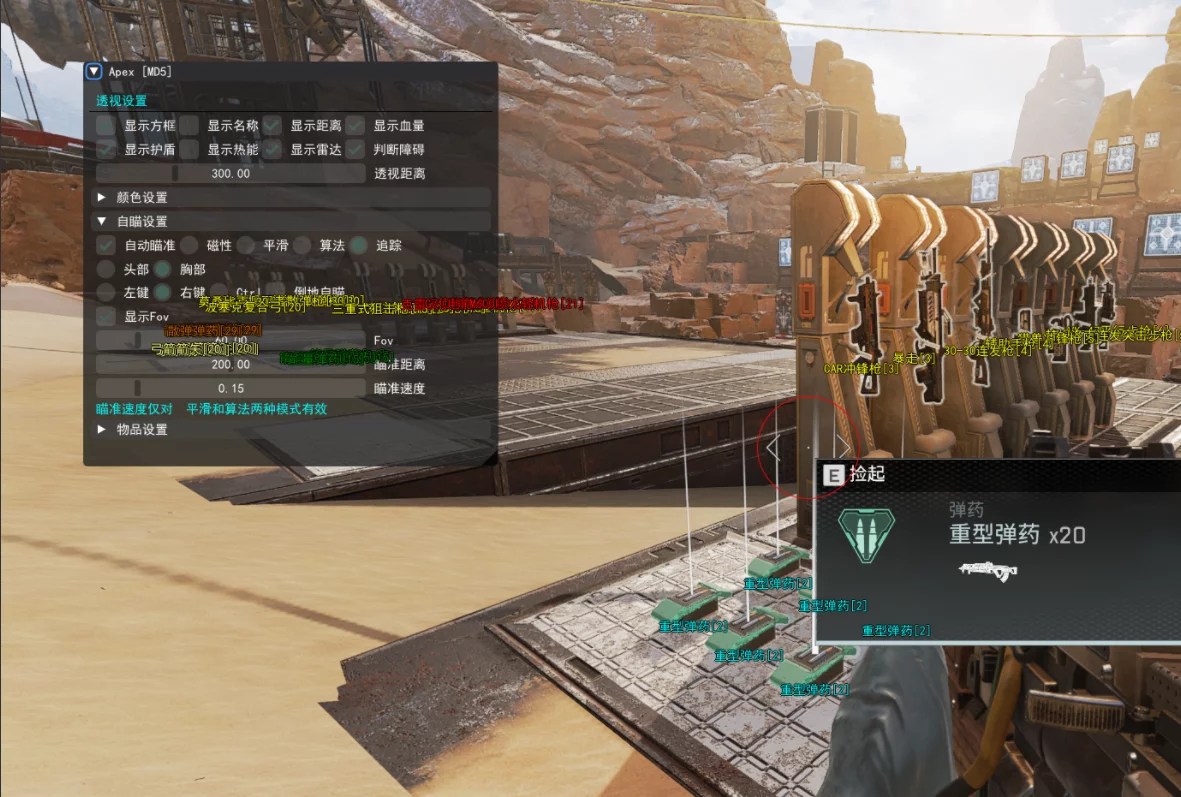Enable the 显示热能 checkbox
1181x797 pixels.
189,149
